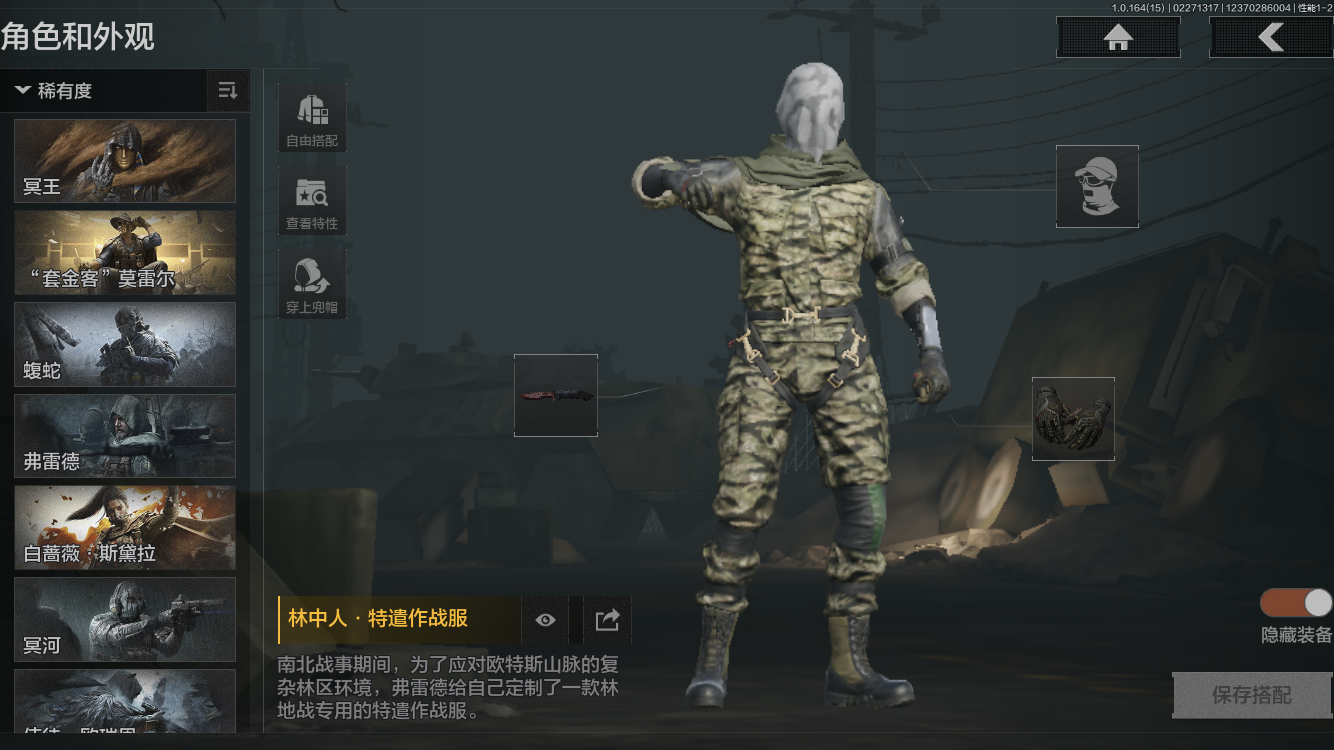
Task: Select 白蔷薇·斯黛拉 from the list
Action: [124, 528]
